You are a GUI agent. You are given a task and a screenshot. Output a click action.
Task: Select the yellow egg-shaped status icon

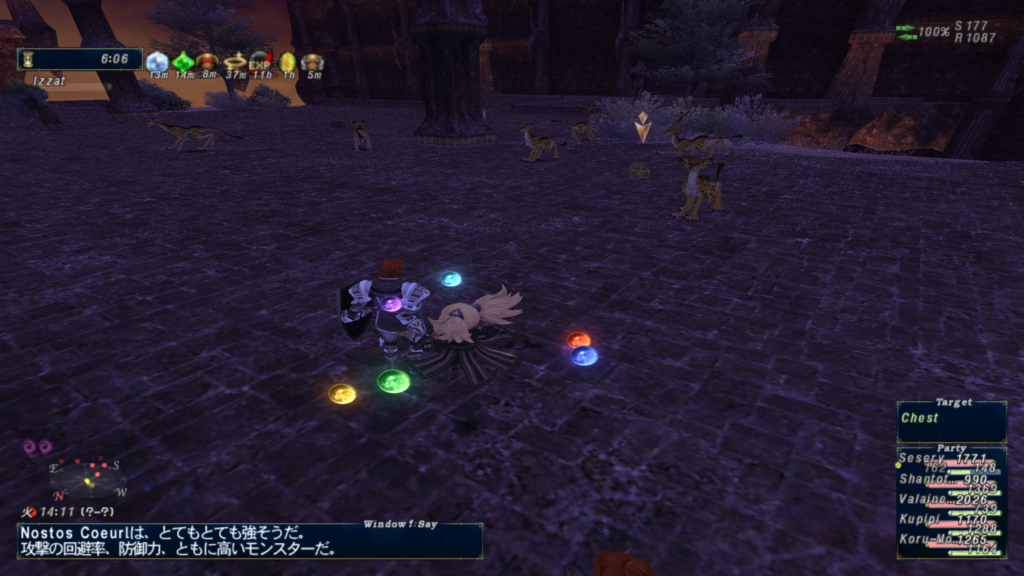(288, 62)
